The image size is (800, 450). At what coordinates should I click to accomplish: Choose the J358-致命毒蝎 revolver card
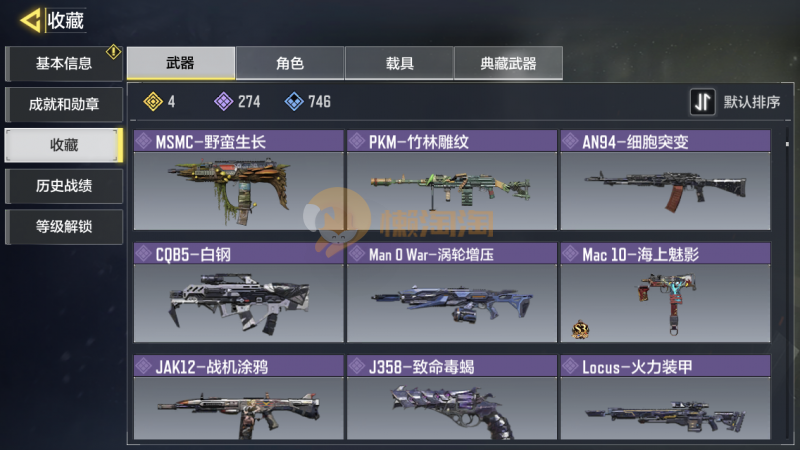point(451,400)
